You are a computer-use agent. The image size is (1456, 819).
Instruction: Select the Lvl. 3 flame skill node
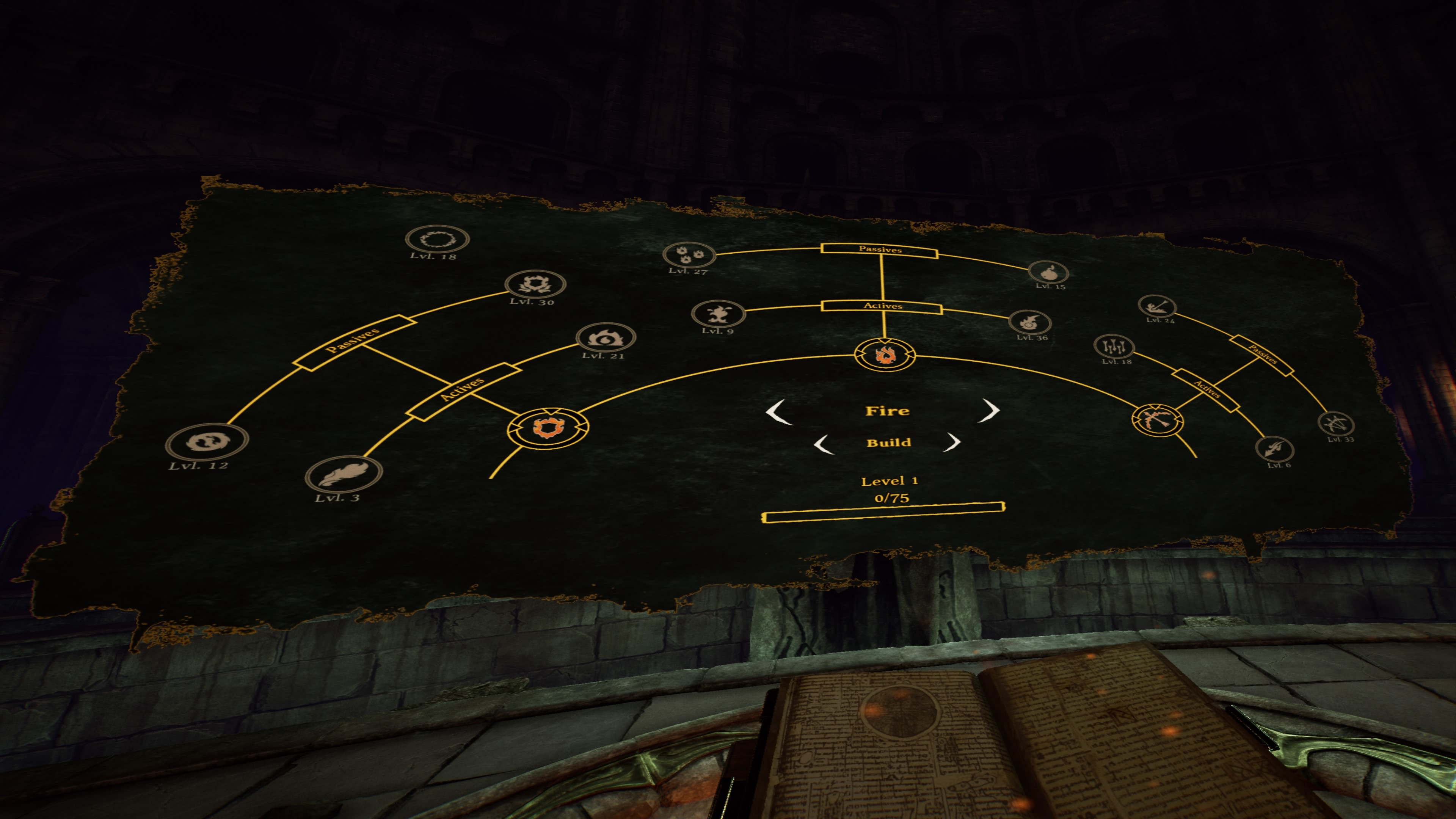[x=344, y=474]
